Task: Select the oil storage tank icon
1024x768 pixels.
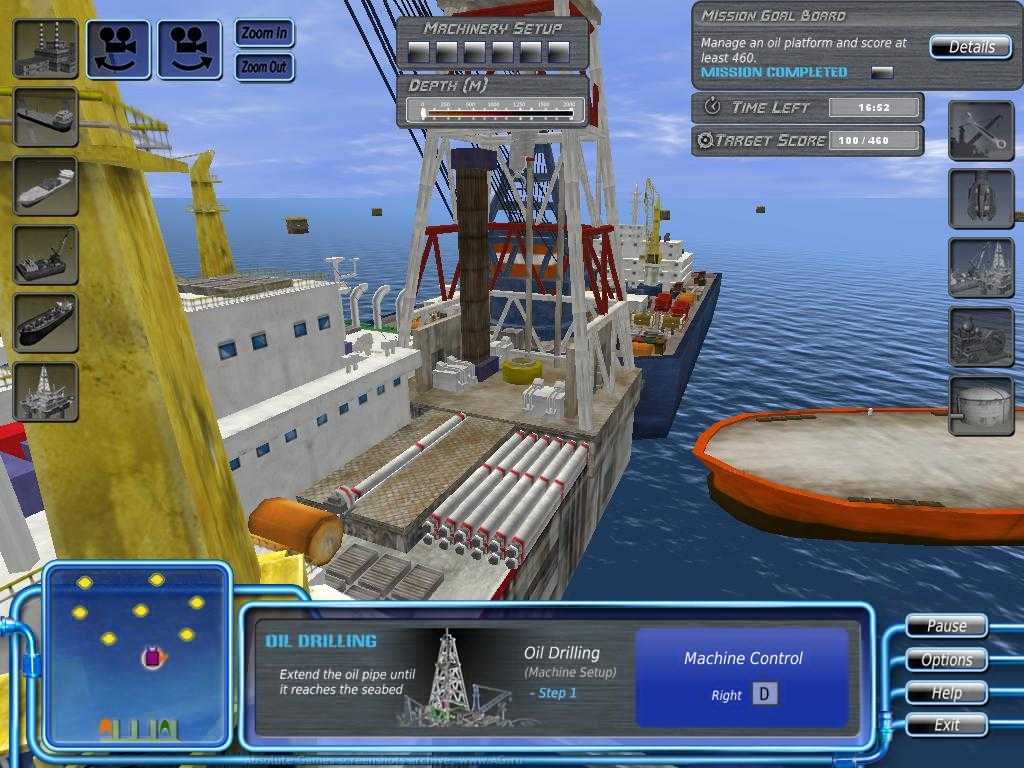Action: coord(980,406)
